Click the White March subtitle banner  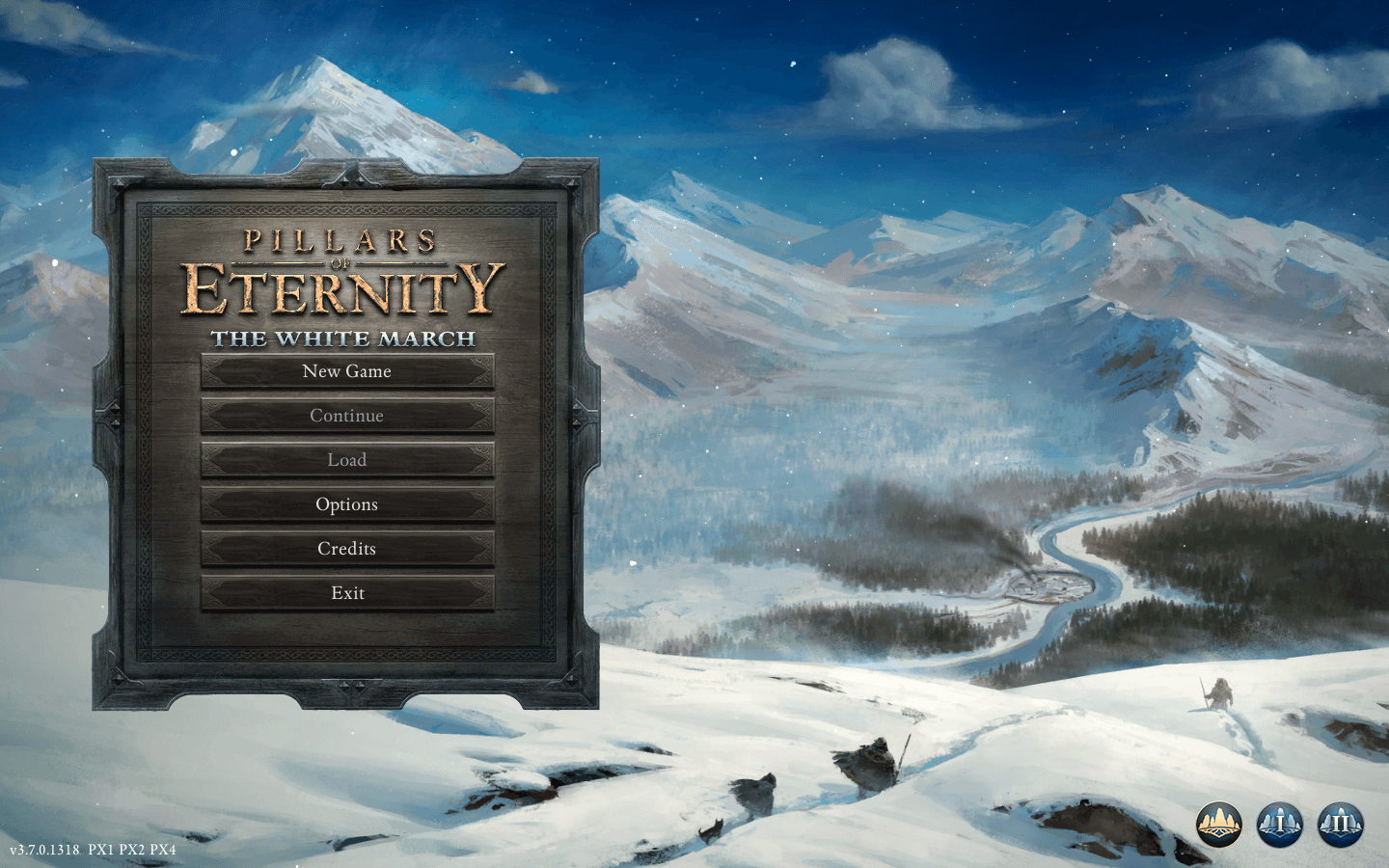pos(347,339)
